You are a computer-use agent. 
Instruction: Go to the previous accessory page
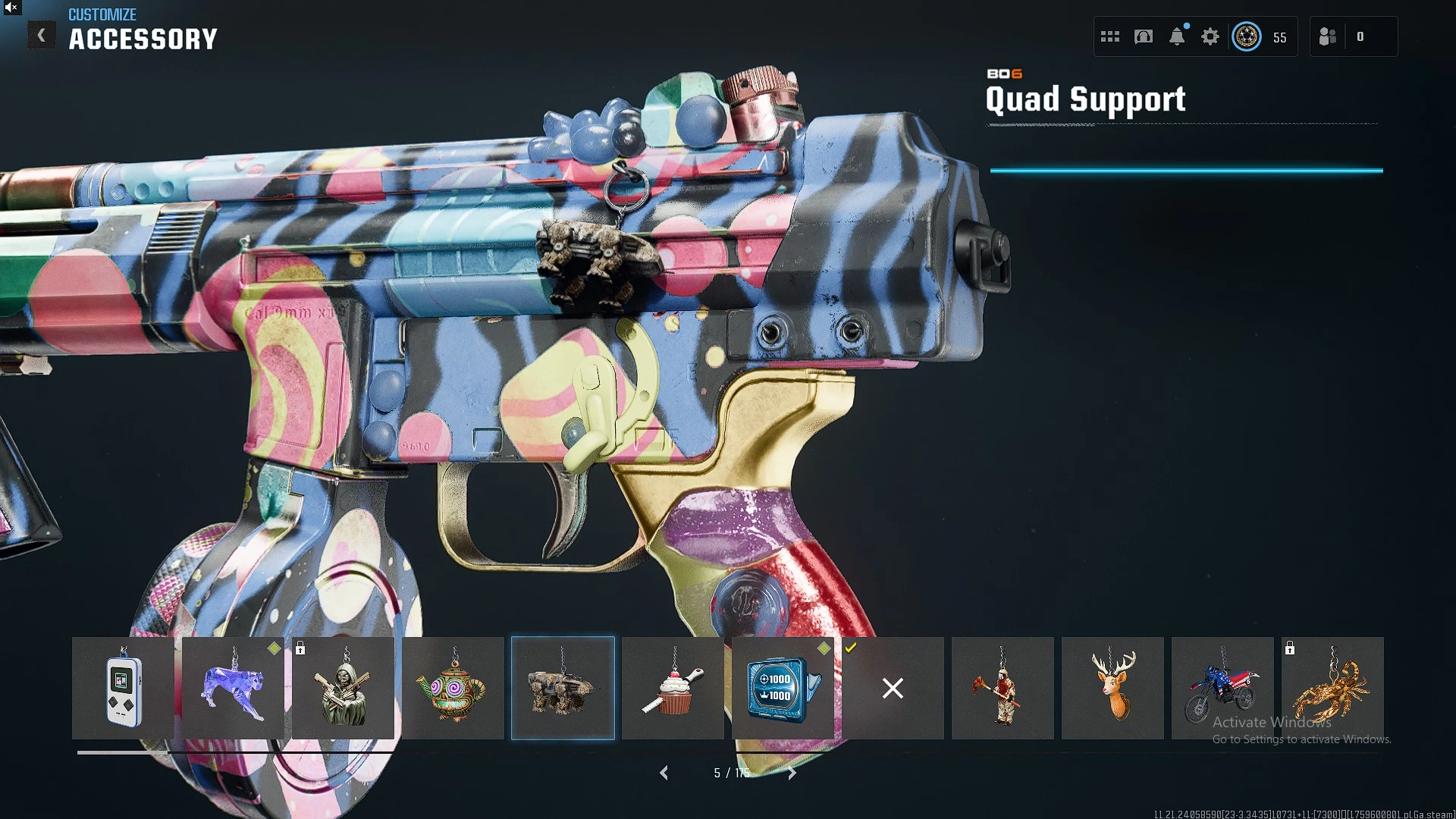coord(664,773)
